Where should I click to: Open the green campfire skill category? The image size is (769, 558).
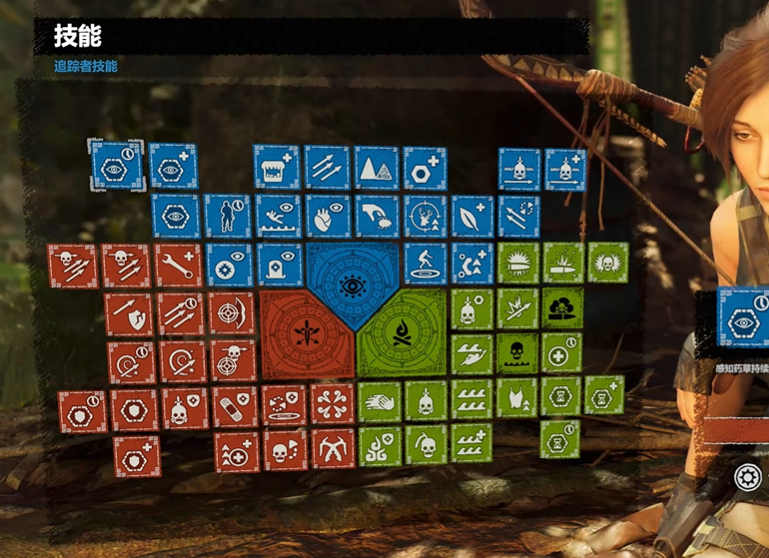point(399,333)
